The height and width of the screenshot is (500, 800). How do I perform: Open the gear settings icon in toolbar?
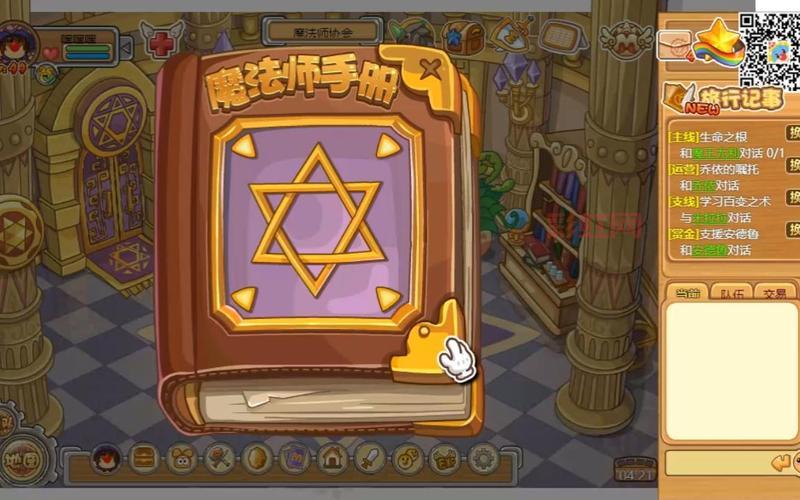click(484, 459)
